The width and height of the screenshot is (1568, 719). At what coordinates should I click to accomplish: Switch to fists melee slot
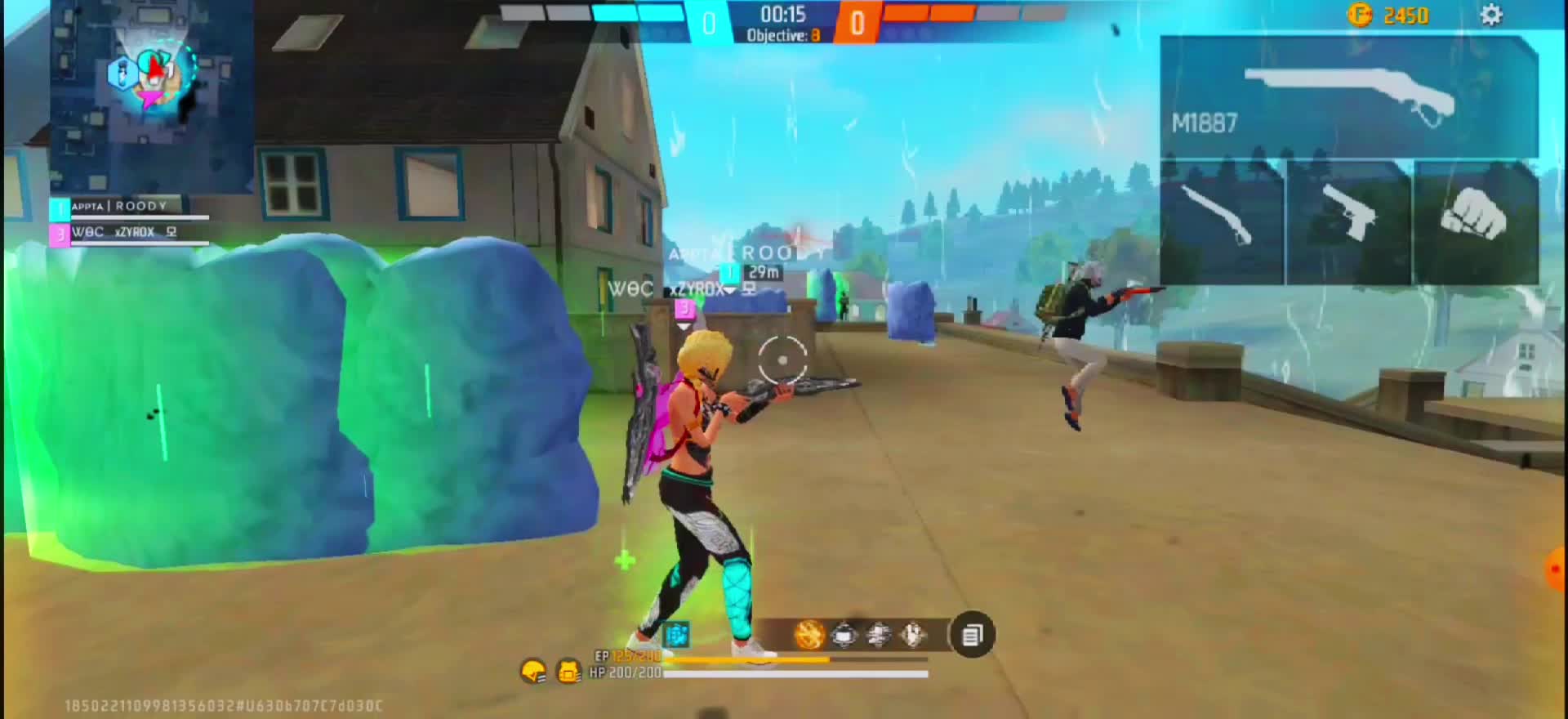click(x=1476, y=222)
